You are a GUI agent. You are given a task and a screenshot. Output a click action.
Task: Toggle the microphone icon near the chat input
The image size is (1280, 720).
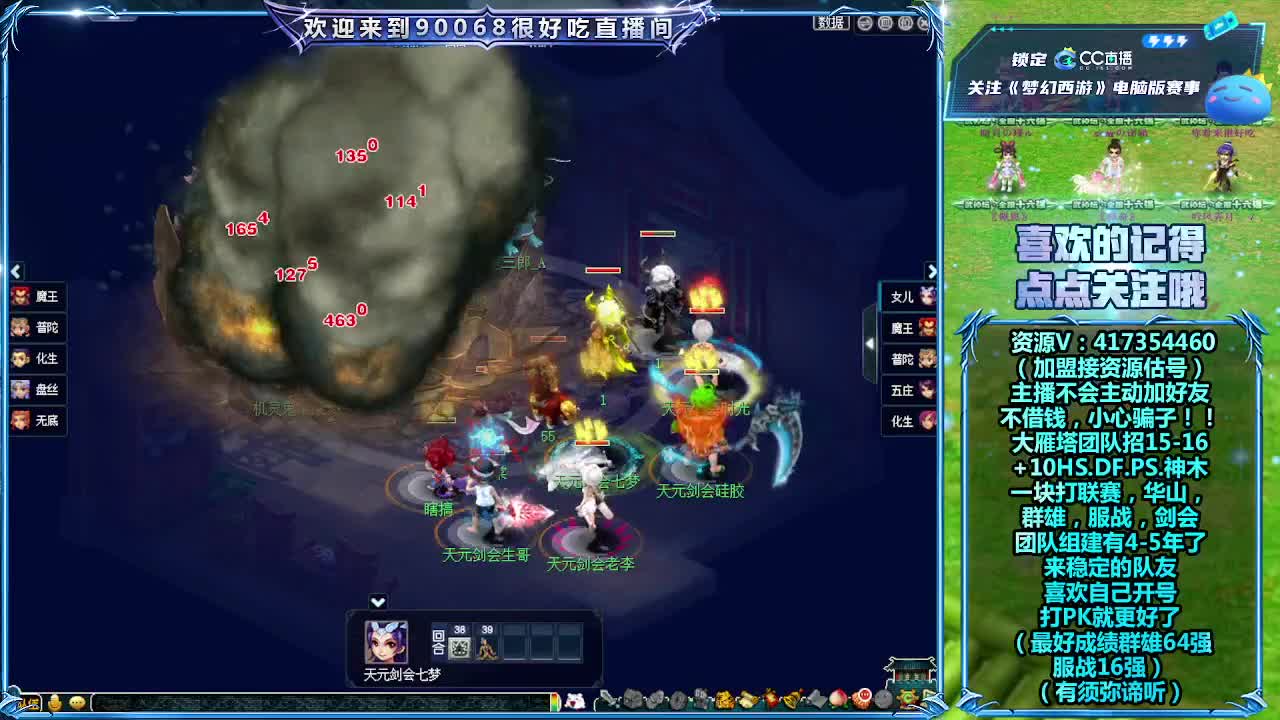point(55,702)
